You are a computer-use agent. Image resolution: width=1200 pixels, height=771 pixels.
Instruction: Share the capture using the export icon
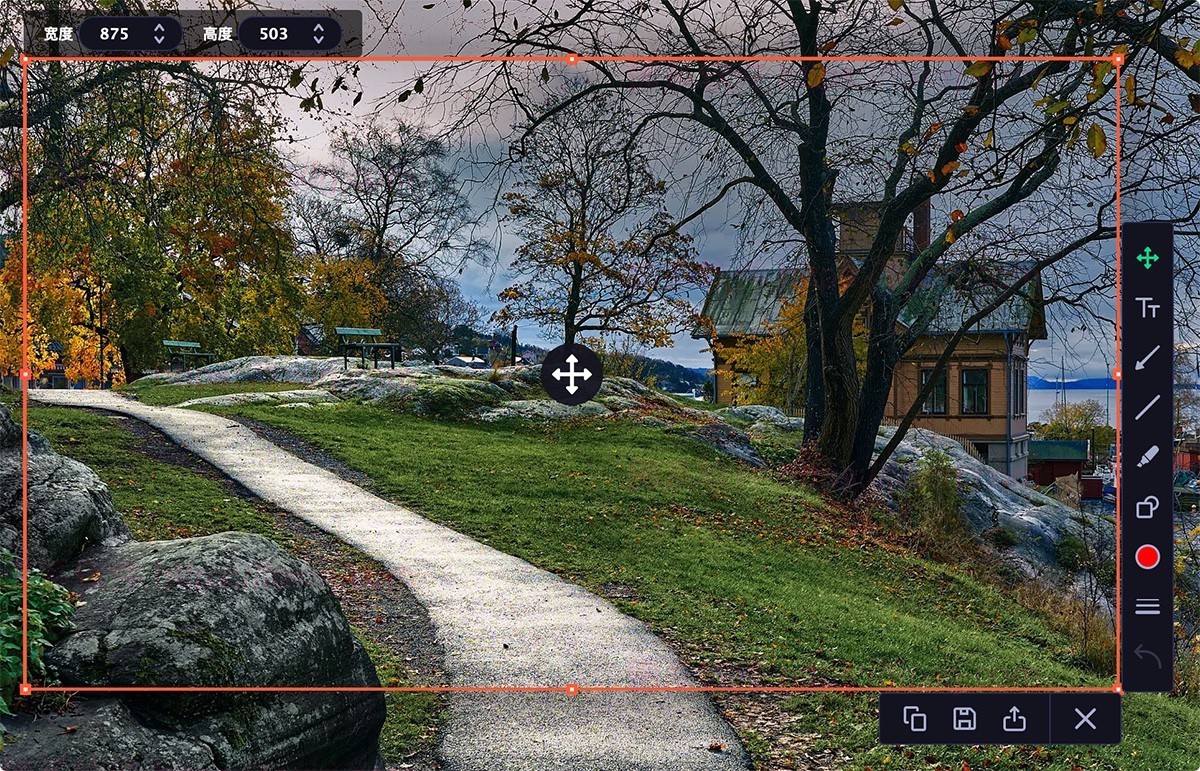click(x=1014, y=719)
